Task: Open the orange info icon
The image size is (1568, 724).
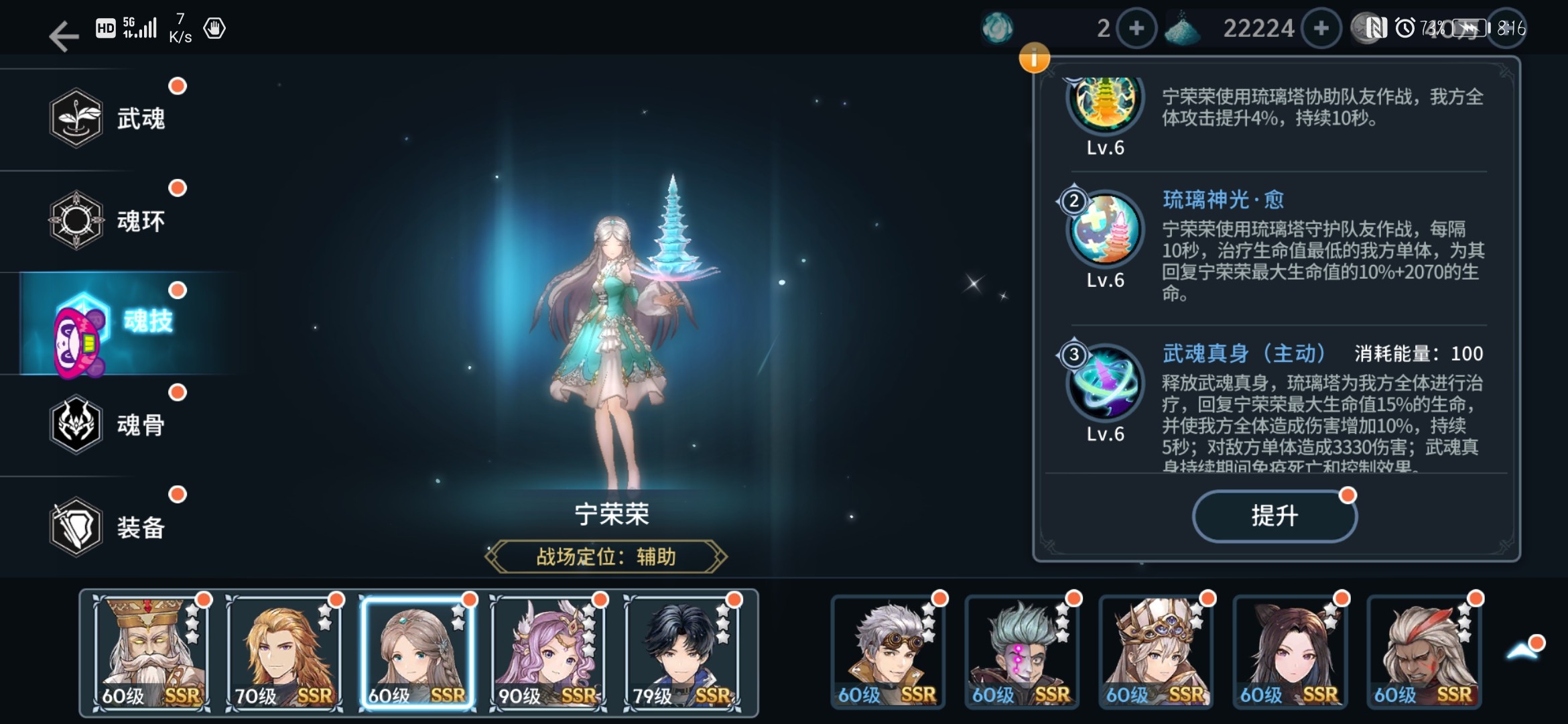Action: [1034, 59]
